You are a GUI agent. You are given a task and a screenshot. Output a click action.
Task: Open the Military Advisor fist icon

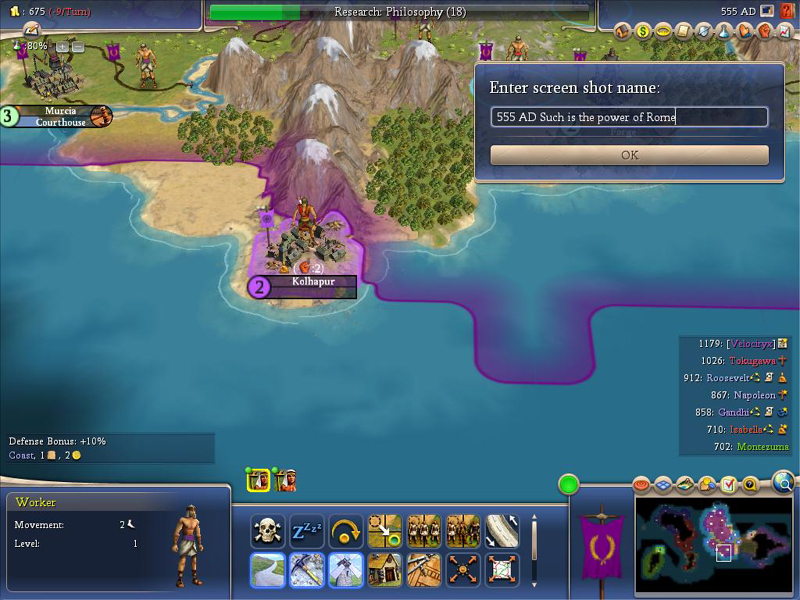coord(766,31)
